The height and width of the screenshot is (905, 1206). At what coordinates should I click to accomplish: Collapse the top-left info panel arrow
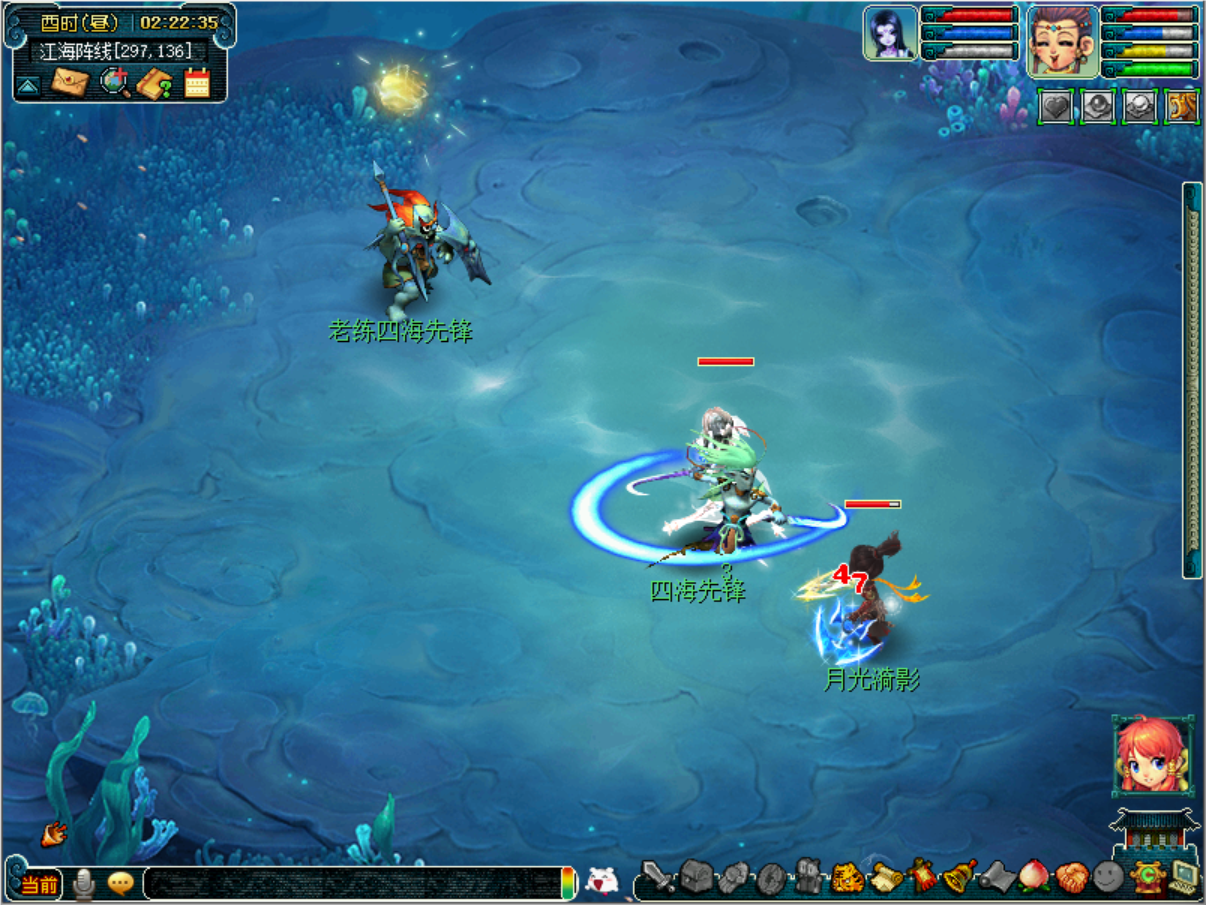pos(28,85)
